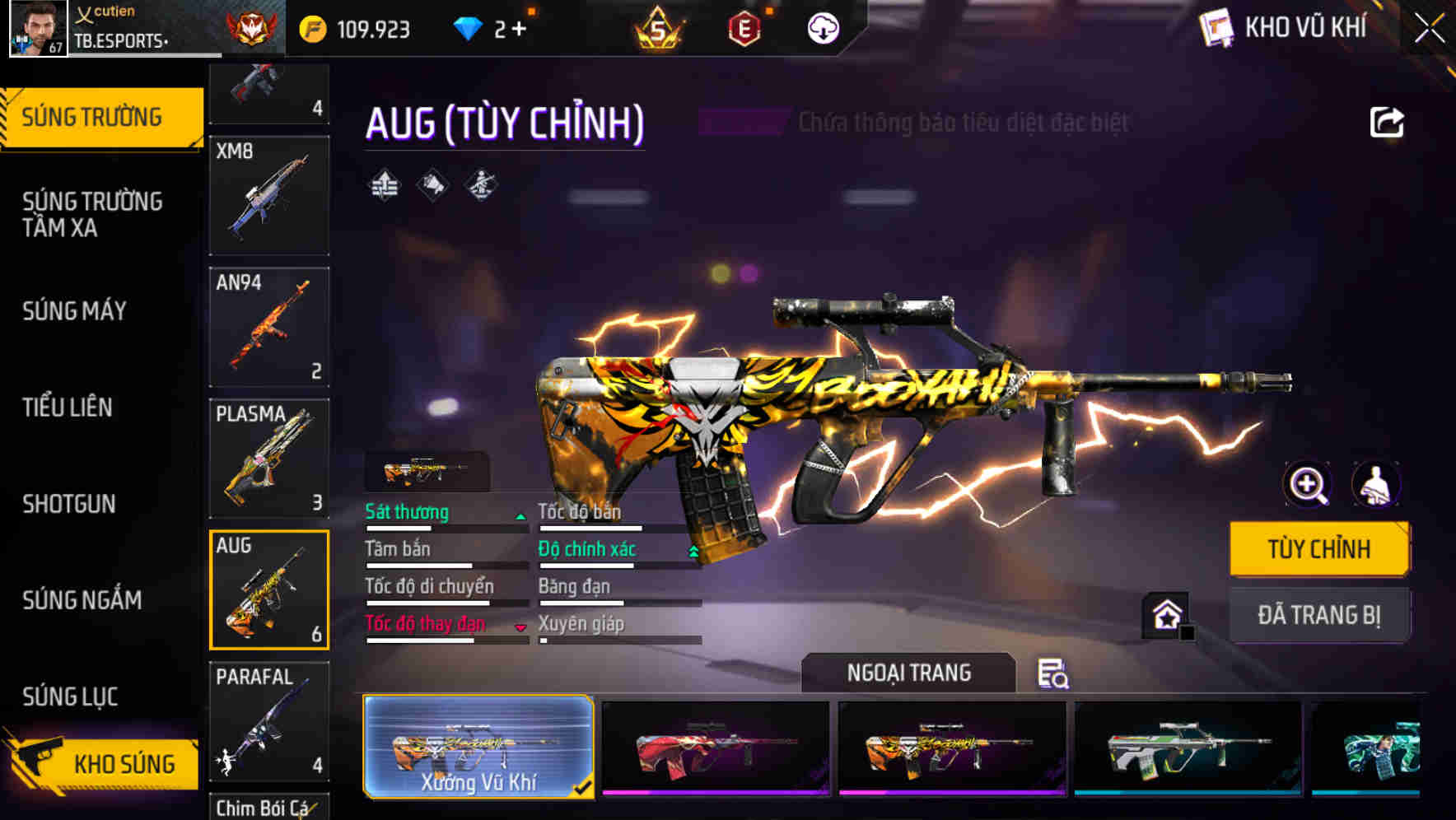
Task: Switch to the Shotgun category
Action: 69,503
